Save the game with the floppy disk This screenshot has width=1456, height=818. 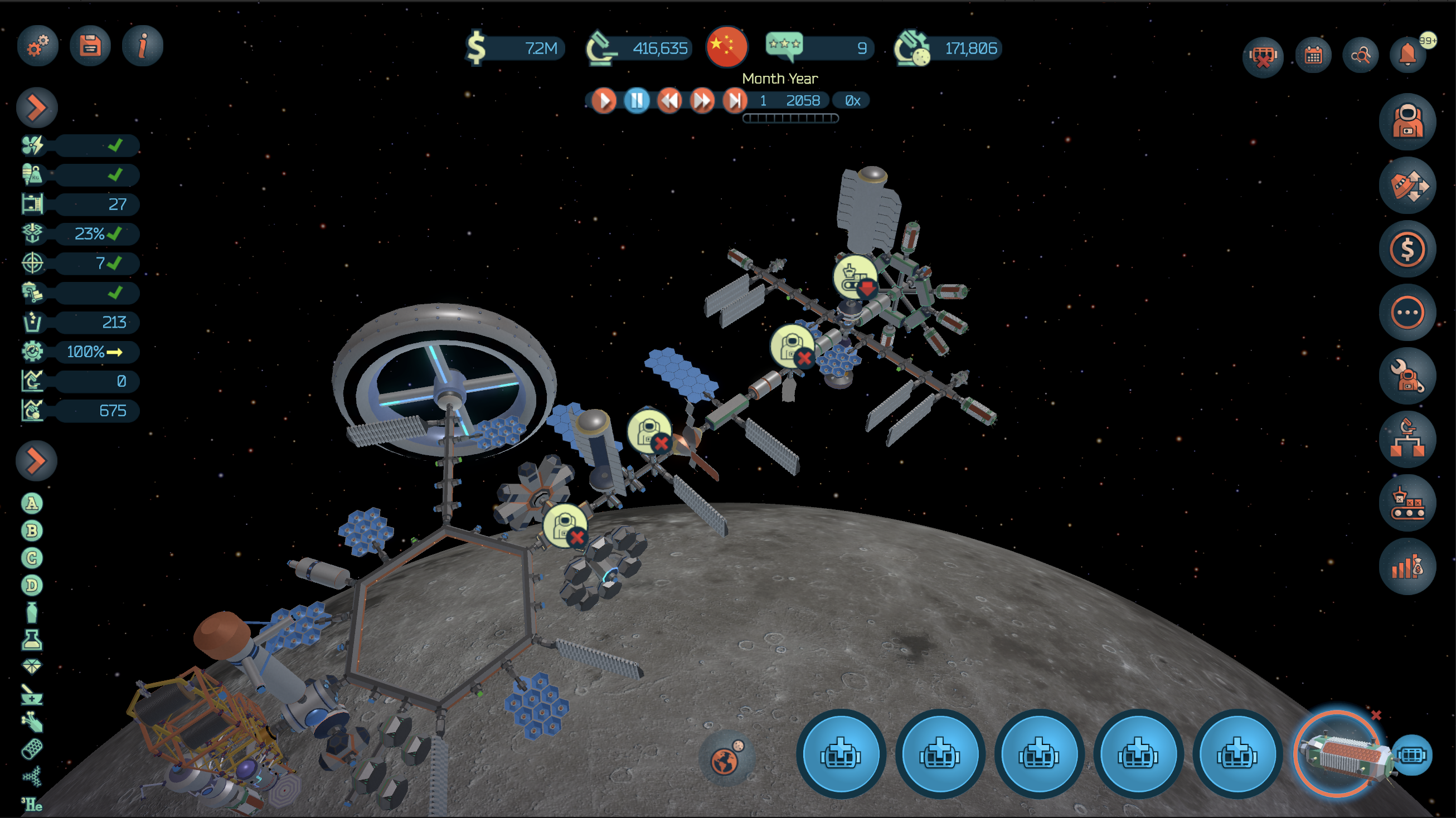pos(90,46)
